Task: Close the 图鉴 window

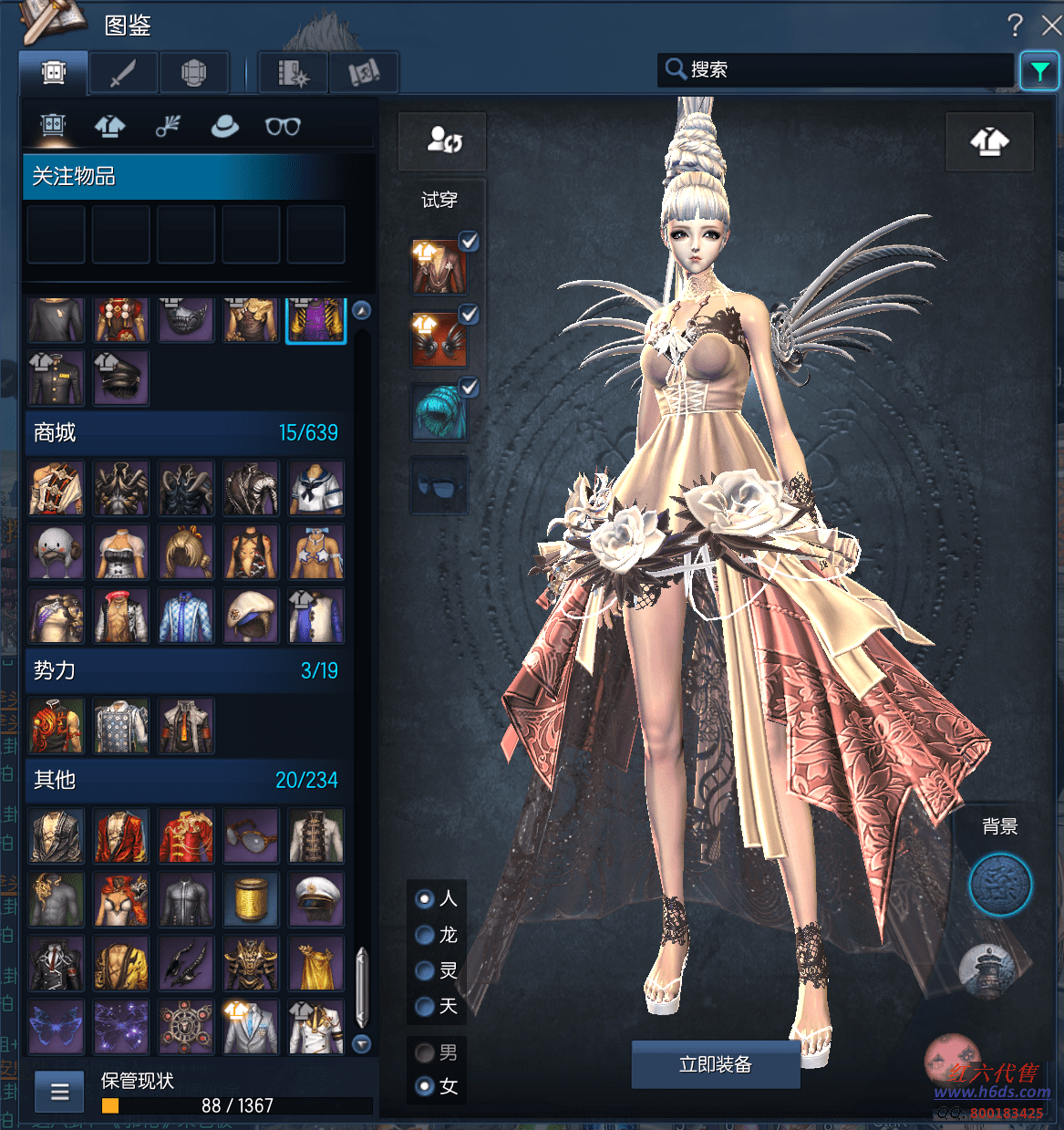Action: [x=1051, y=26]
